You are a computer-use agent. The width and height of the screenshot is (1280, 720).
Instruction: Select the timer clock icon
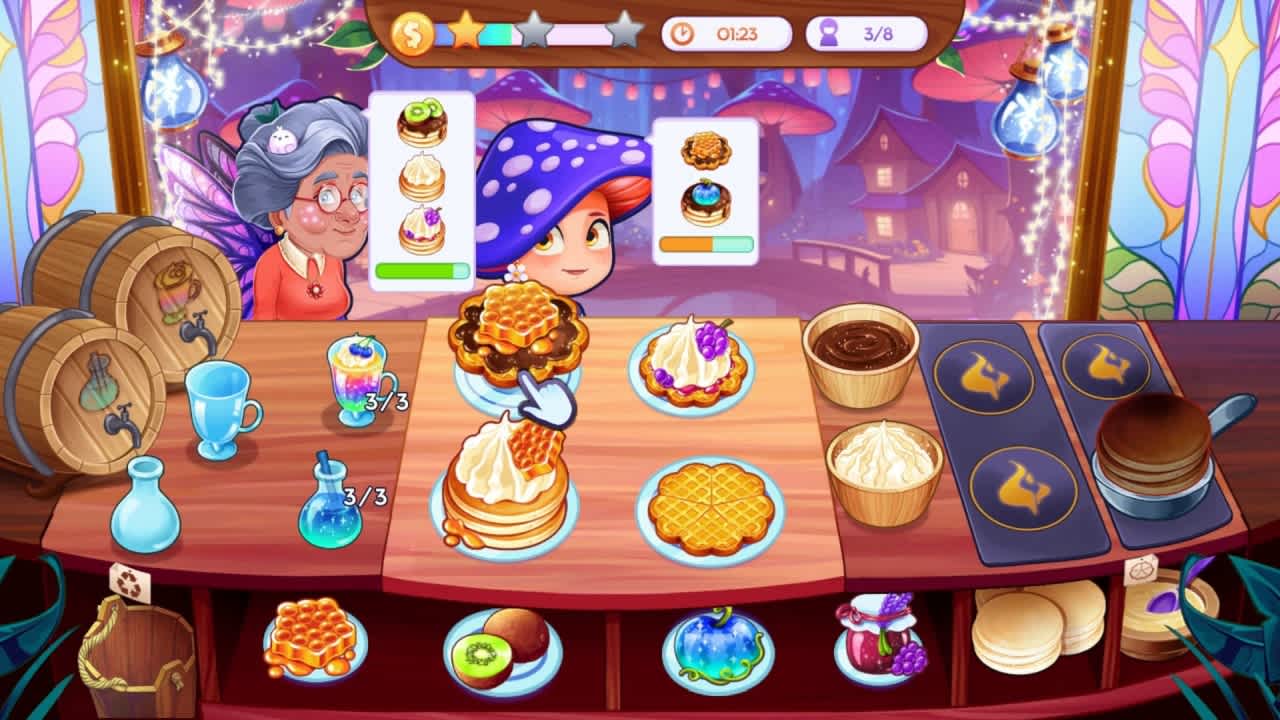tap(684, 33)
